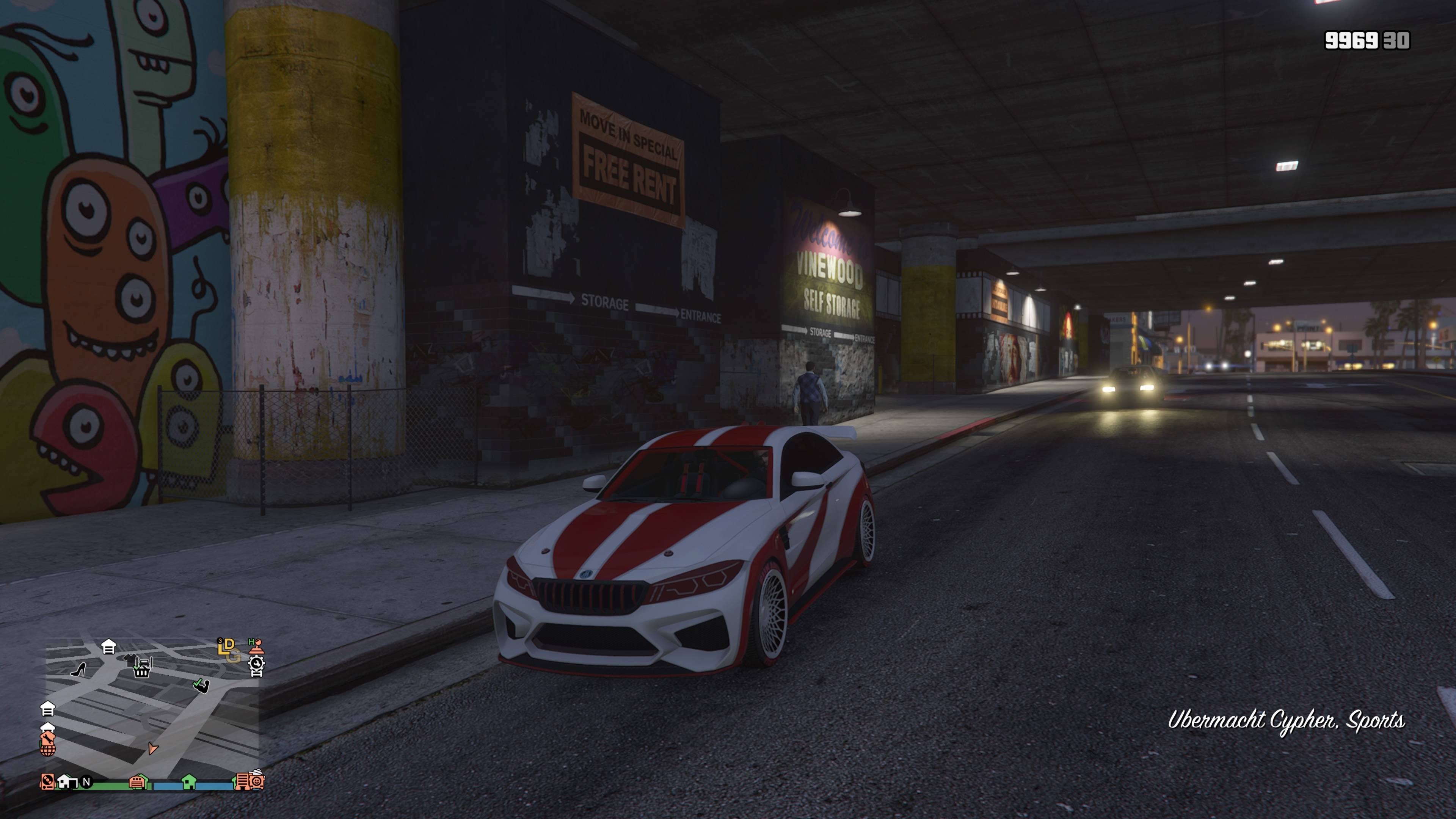
Task: Click the black north compass N marker
Action: click(x=86, y=782)
